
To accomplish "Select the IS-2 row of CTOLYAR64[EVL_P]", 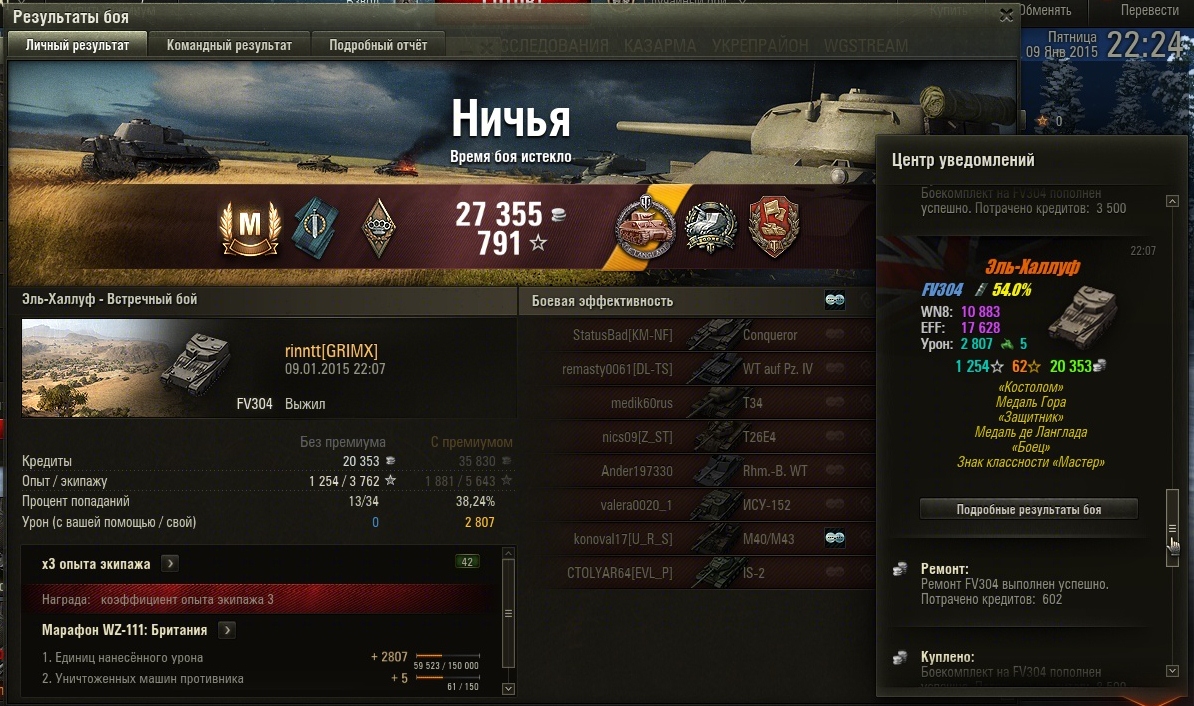I will pos(700,573).
